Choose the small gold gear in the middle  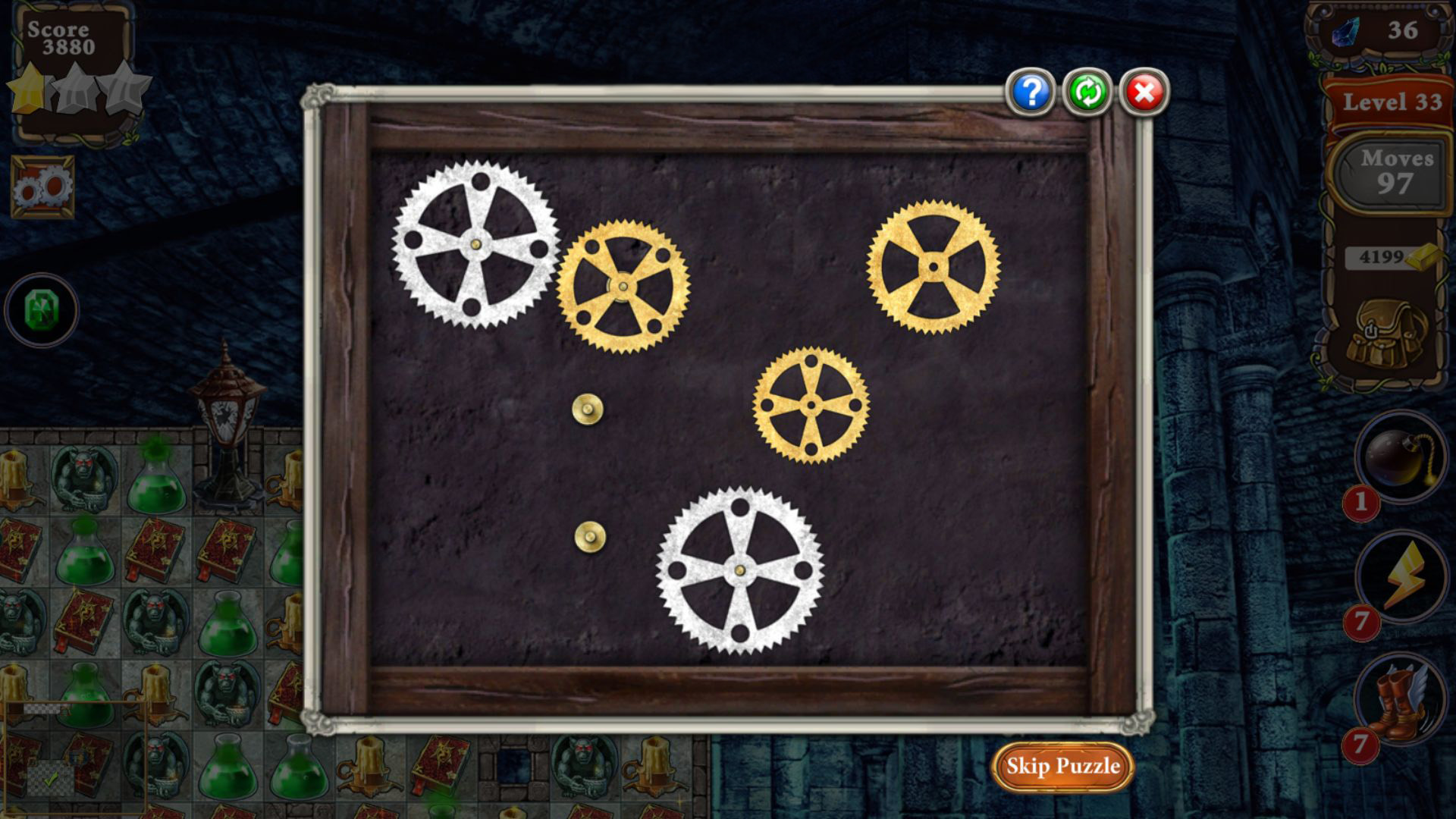pyautogui.click(x=811, y=405)
